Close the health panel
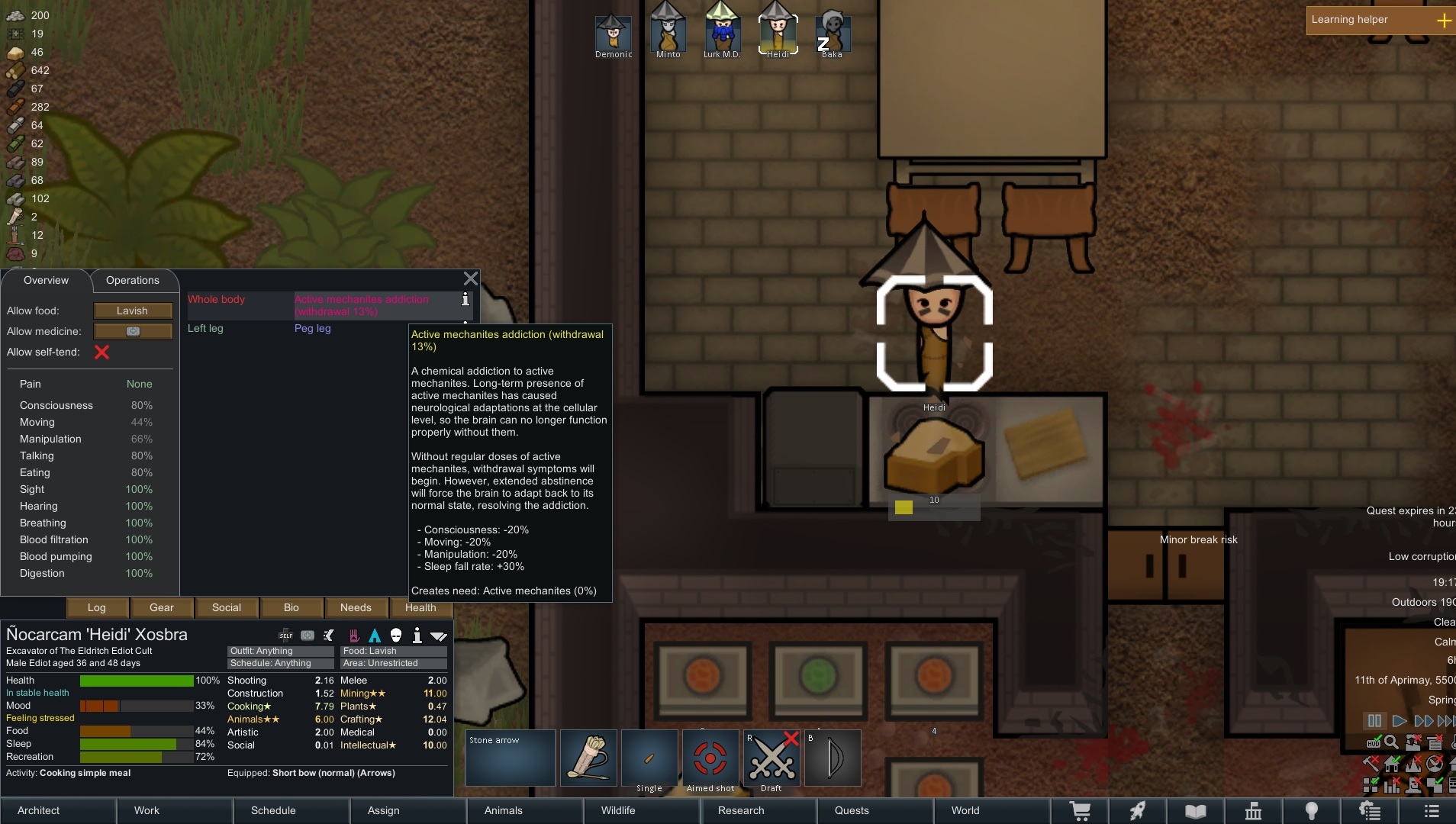The image size is (1456, 824). point(471,278)
